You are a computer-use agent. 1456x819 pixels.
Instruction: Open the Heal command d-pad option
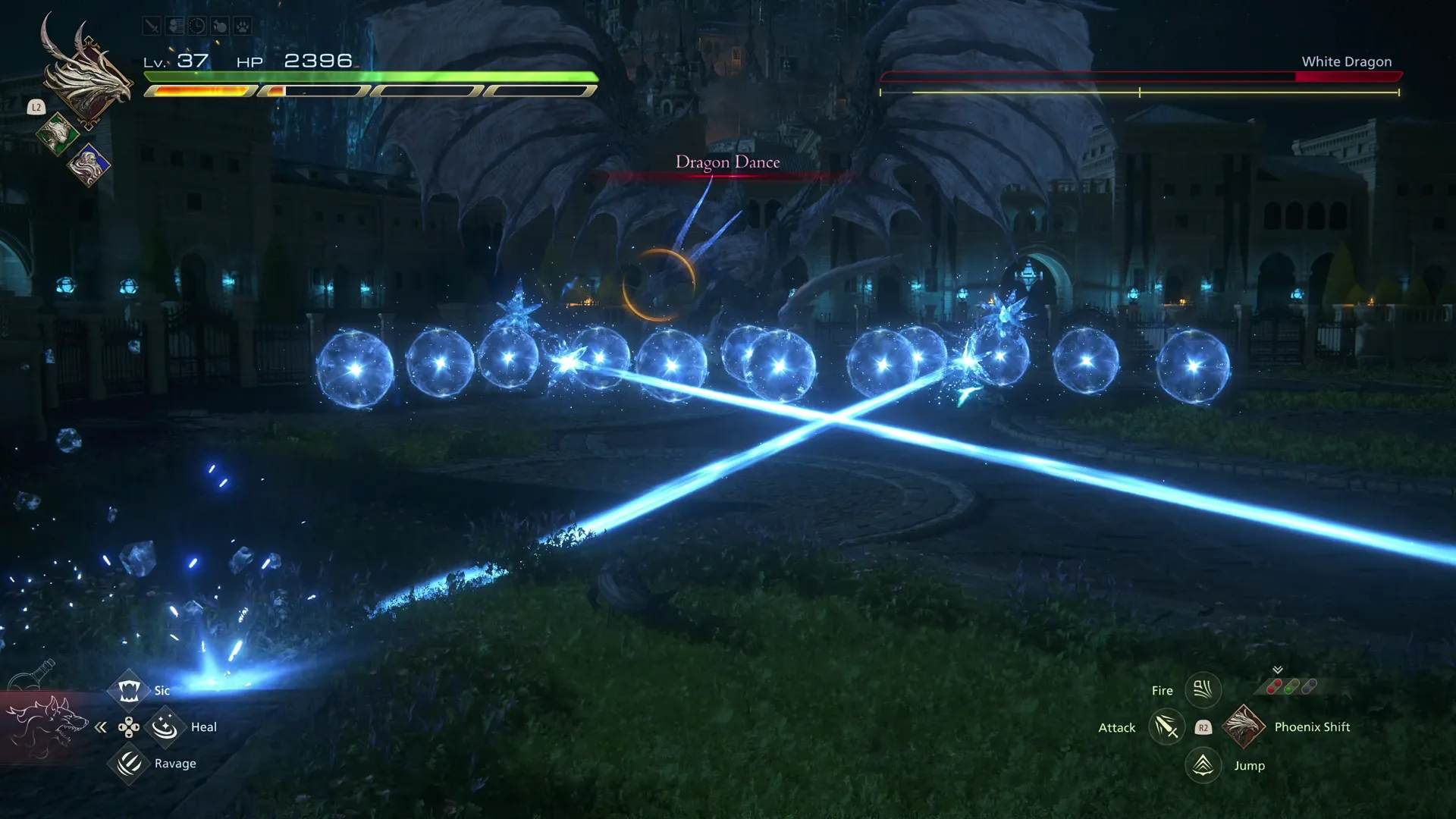coord(165,726)
